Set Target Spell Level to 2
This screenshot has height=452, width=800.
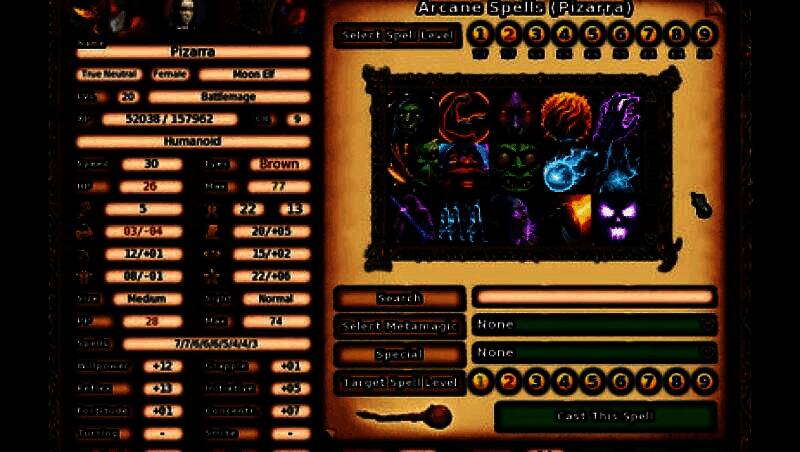[508, 381]
